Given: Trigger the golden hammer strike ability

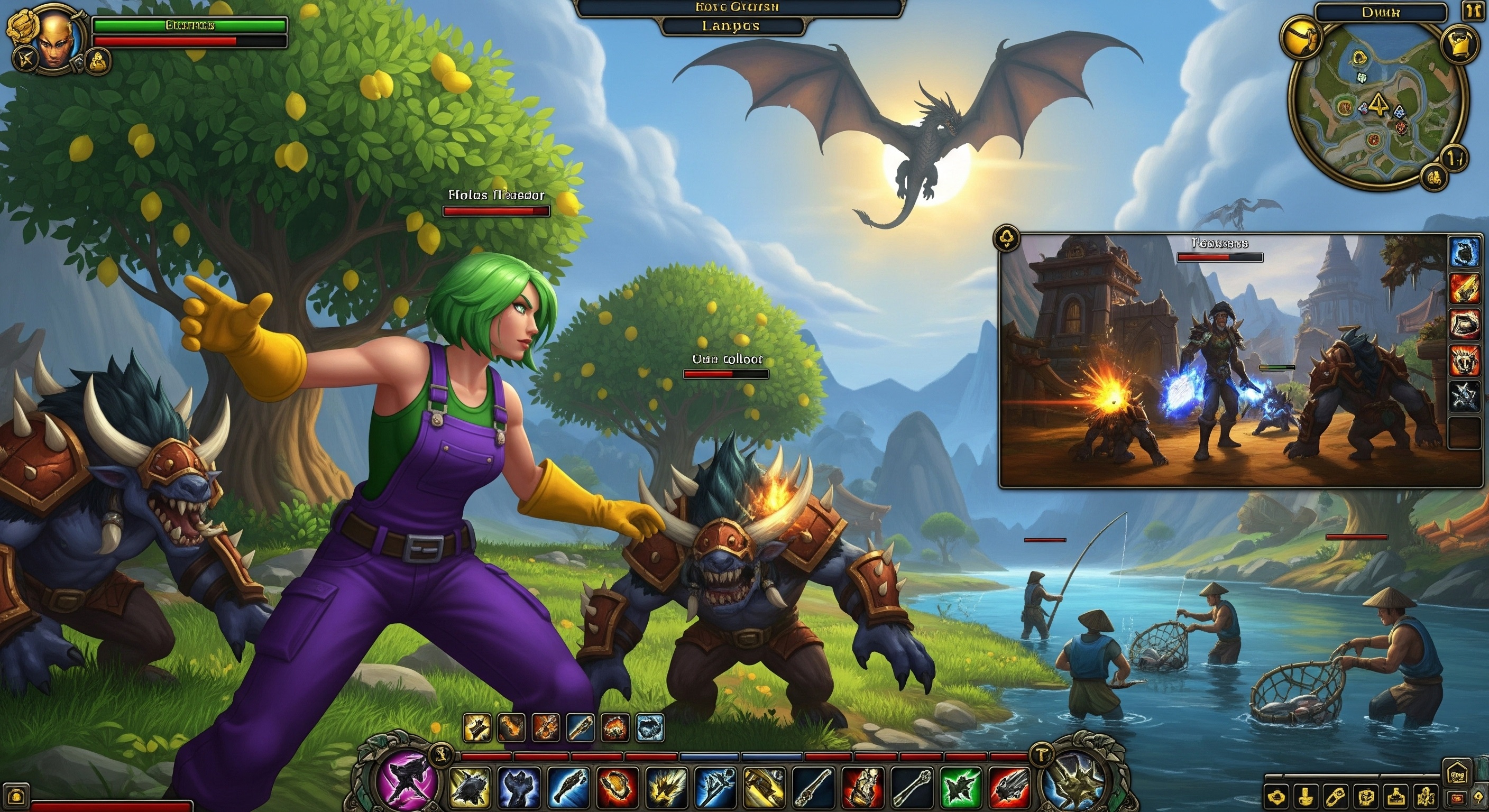Looking at the screenshot, I should 764,787.
